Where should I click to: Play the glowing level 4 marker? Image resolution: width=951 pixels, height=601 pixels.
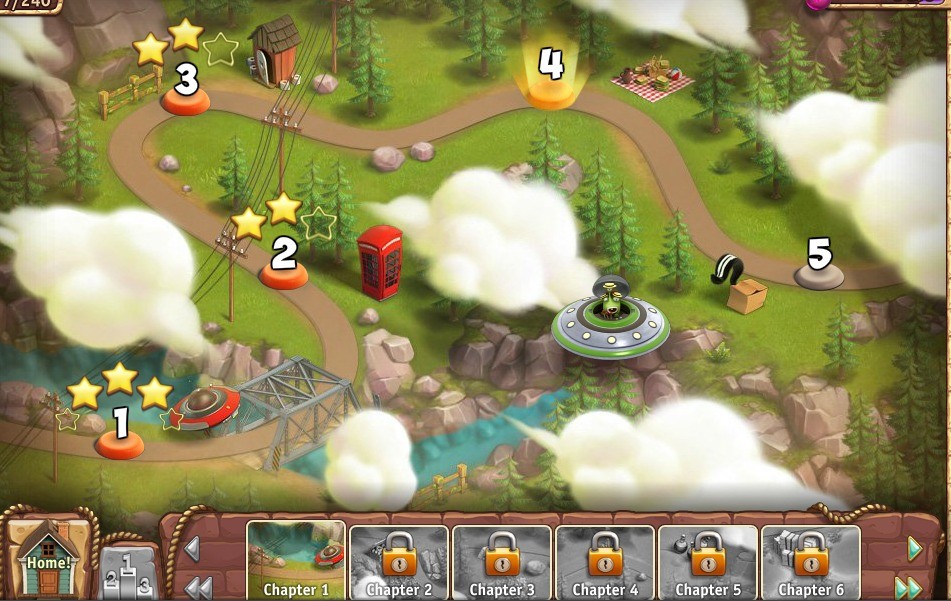click(551, 91)
